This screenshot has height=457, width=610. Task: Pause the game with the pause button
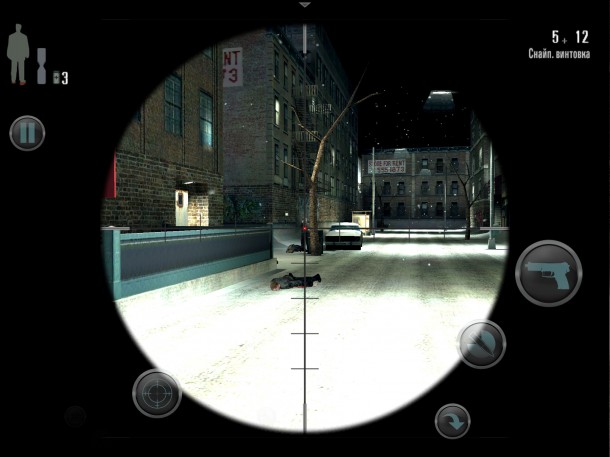coord(27,133)
